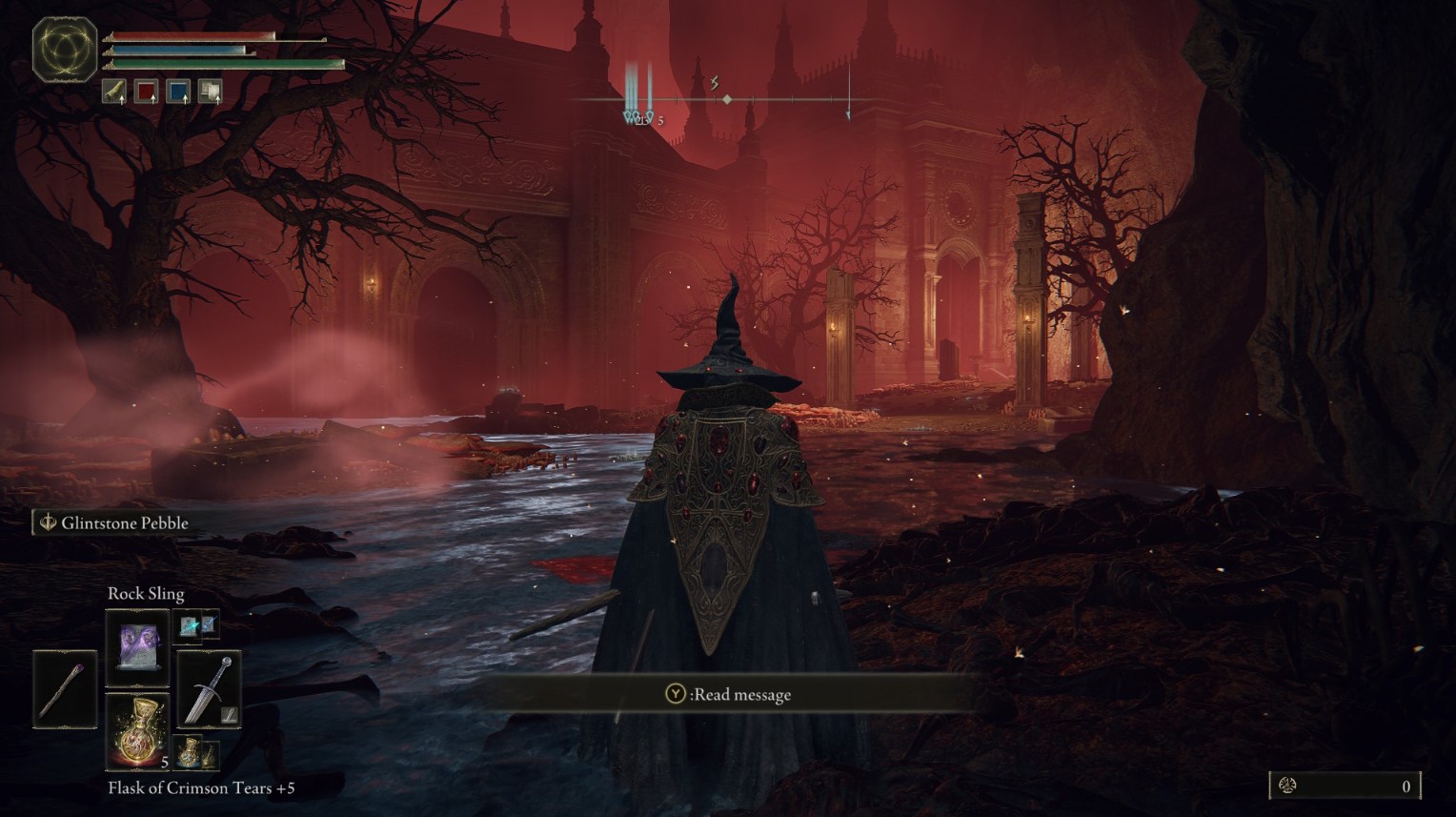Select the next queued spell icon
Viewport: 1456px width, 817px height.
[197, 625]
